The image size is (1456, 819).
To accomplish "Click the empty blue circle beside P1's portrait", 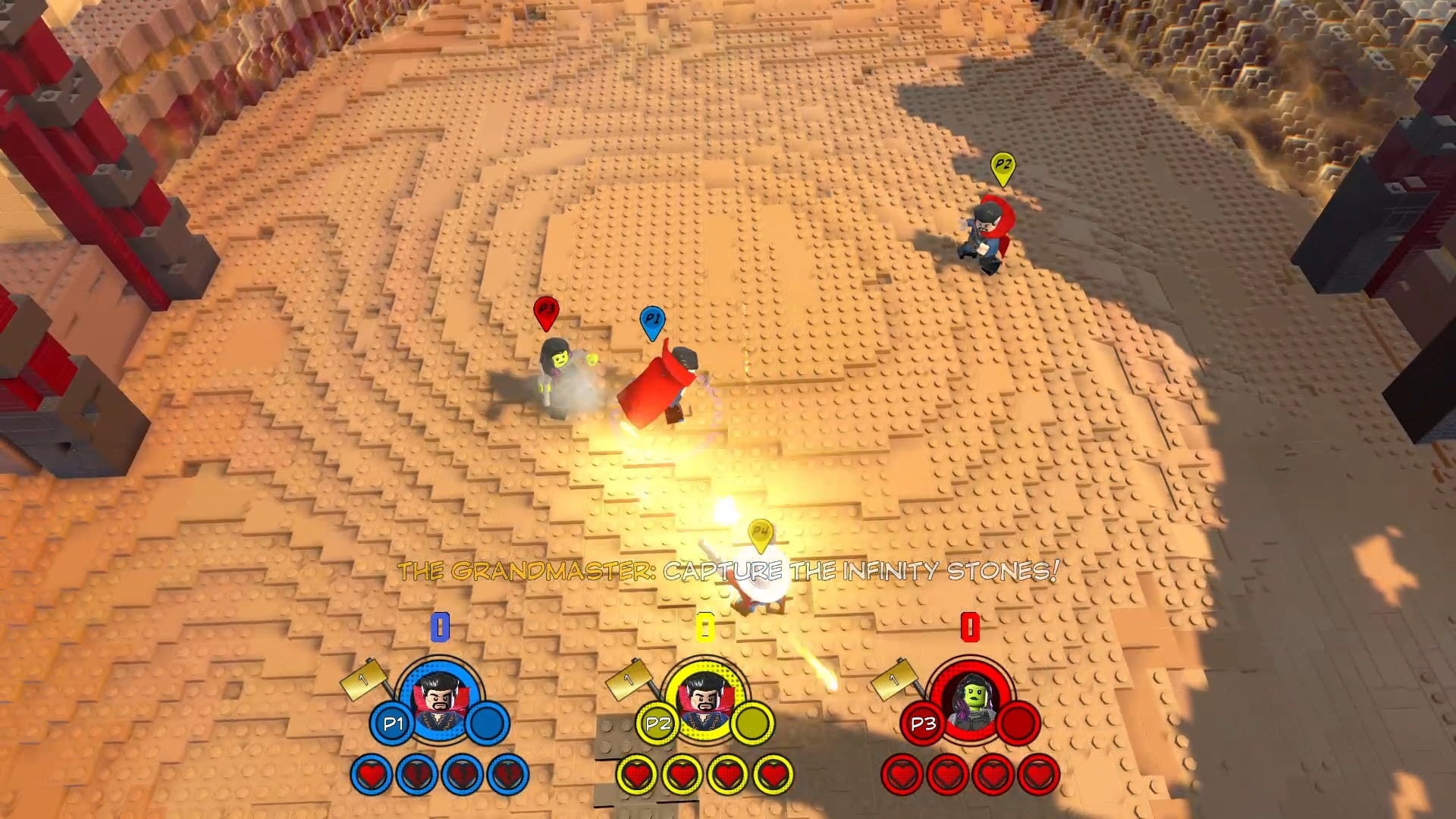I will pos(488,724).
